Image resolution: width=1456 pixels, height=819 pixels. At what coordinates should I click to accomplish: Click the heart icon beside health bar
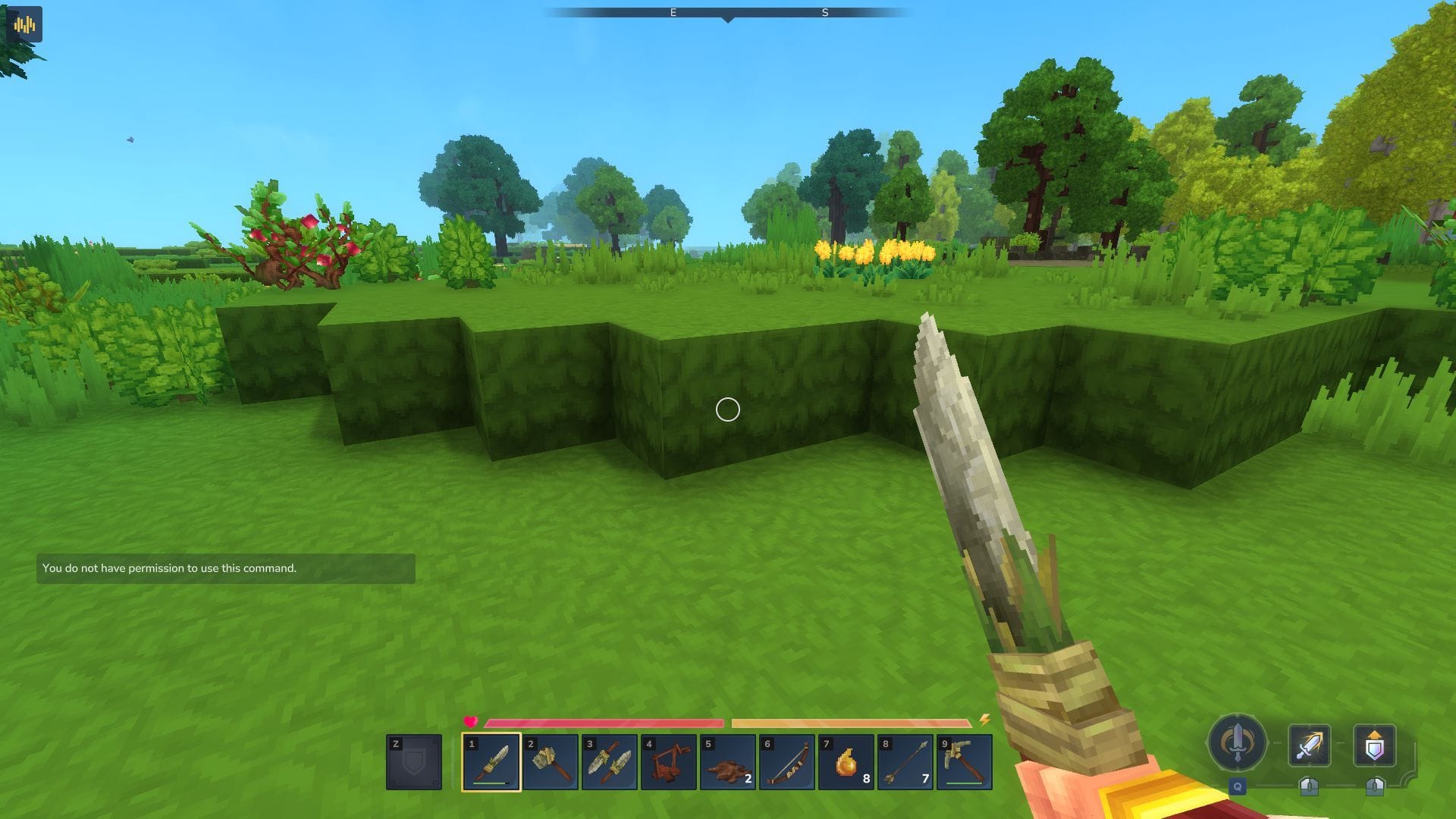click(471, 723)
